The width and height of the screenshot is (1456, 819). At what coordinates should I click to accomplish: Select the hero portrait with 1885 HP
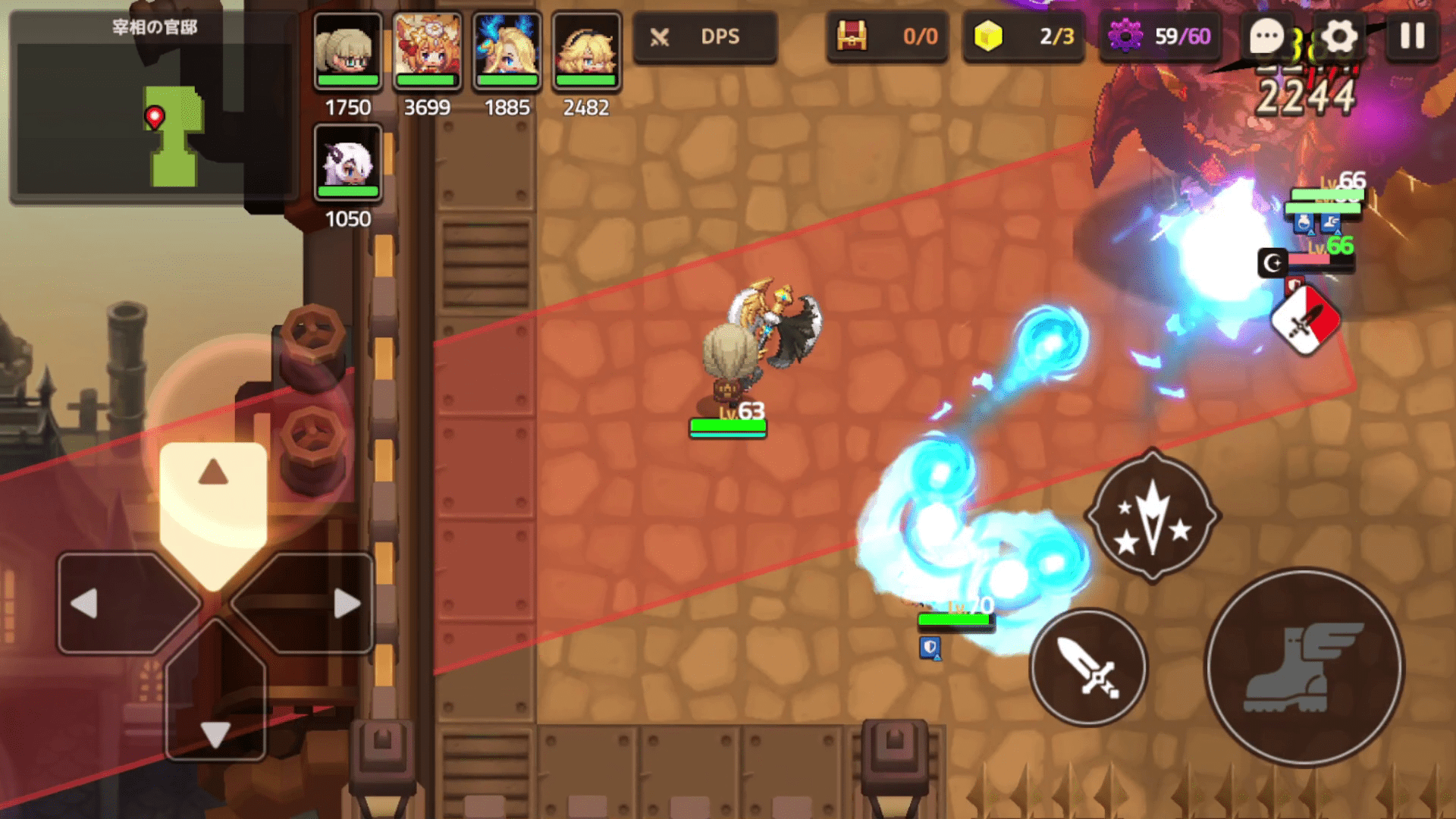[507, 52]
